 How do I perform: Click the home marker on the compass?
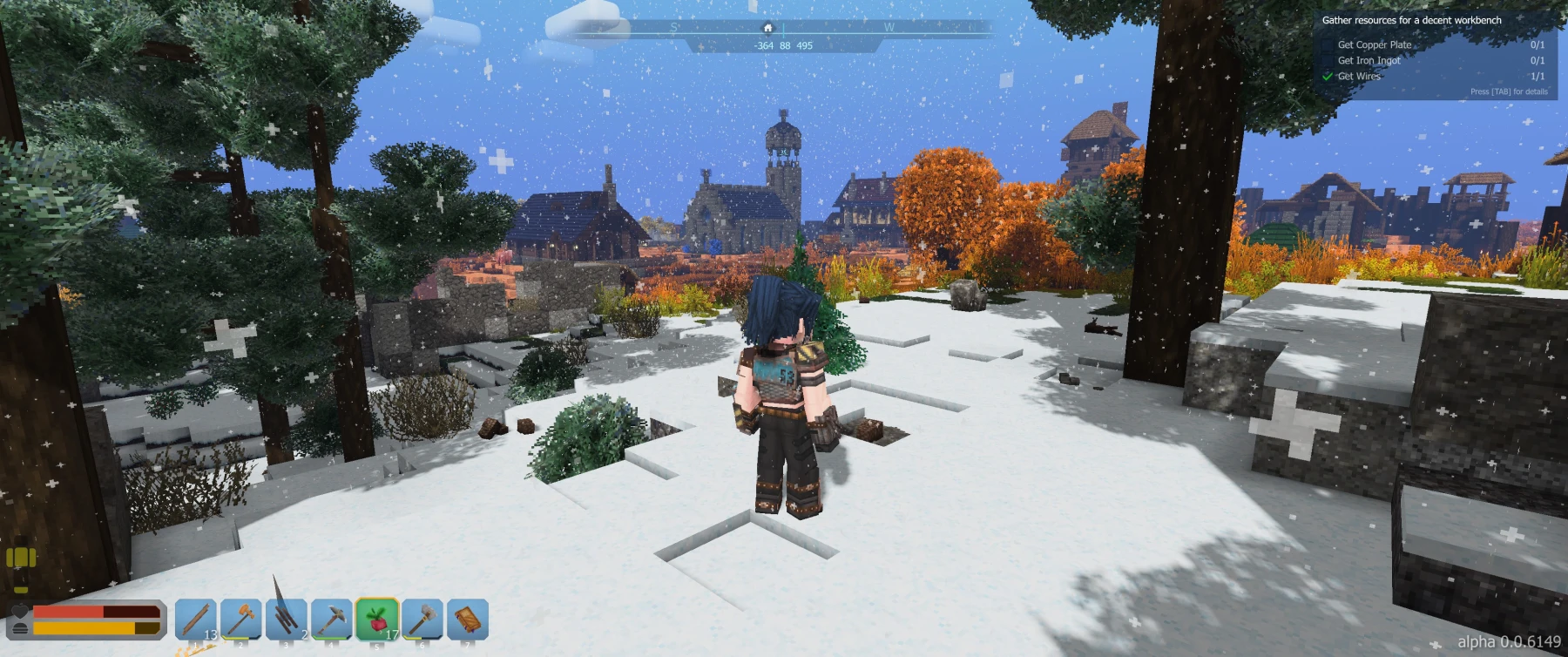(x=767, y=28)
